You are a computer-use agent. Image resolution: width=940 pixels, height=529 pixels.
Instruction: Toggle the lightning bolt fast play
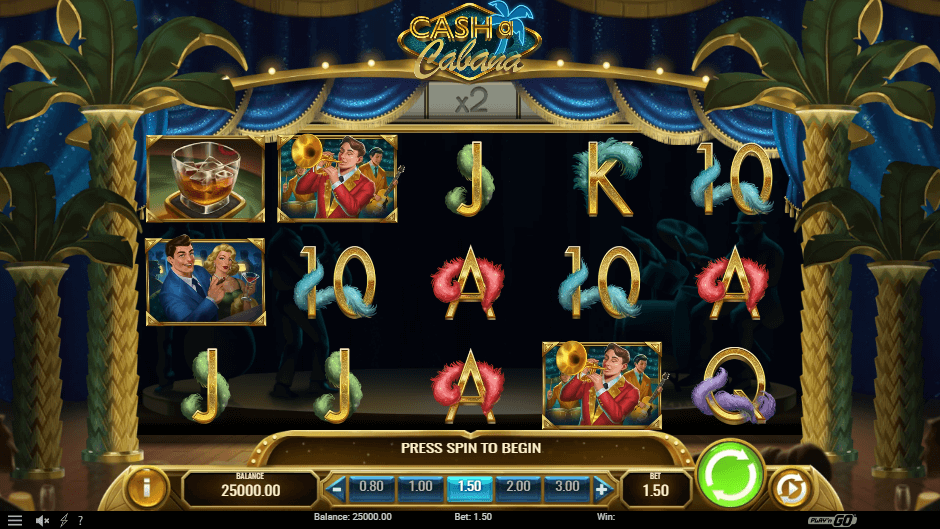pos(65,520)
